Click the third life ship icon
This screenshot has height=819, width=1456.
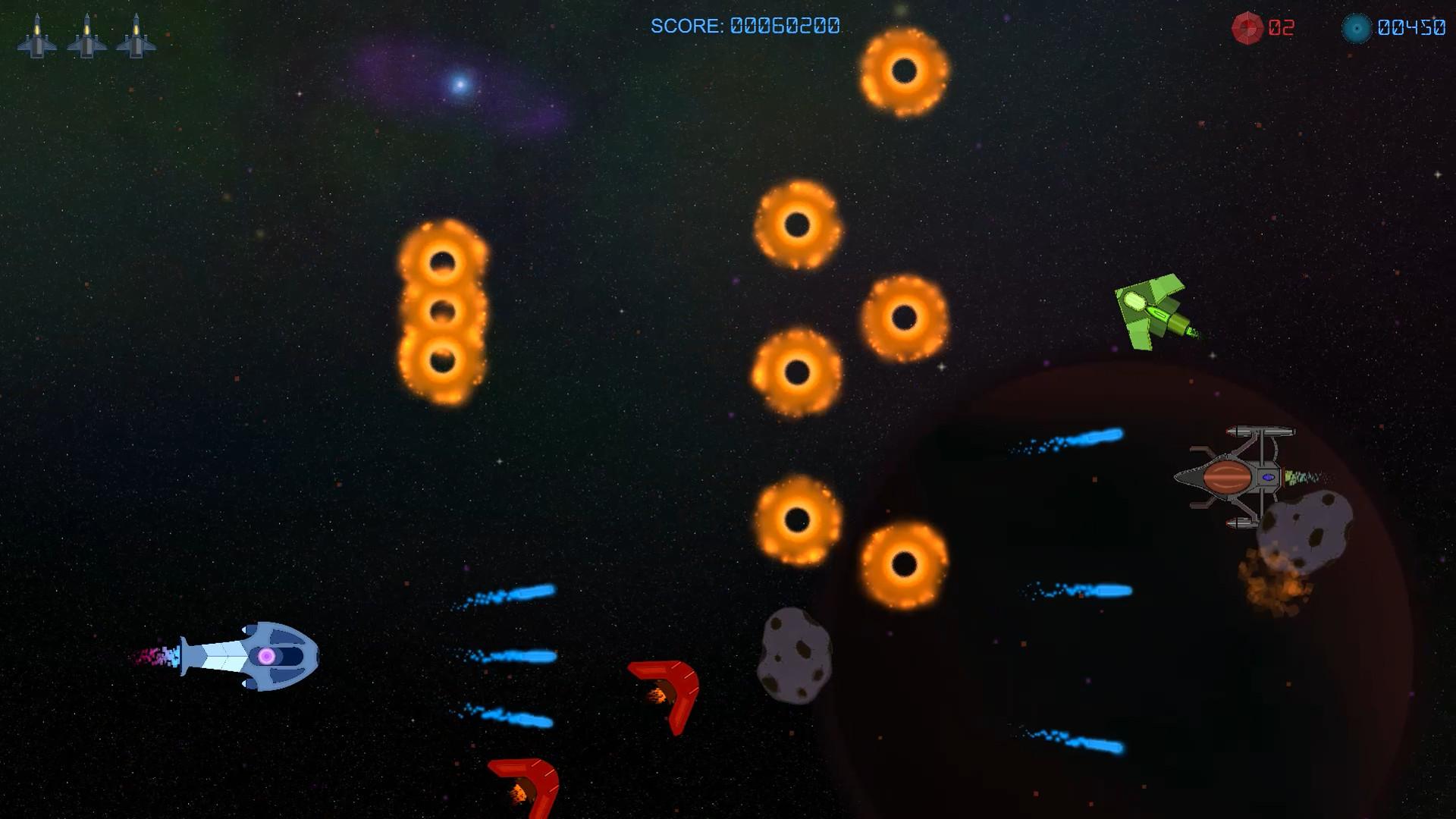135,34
